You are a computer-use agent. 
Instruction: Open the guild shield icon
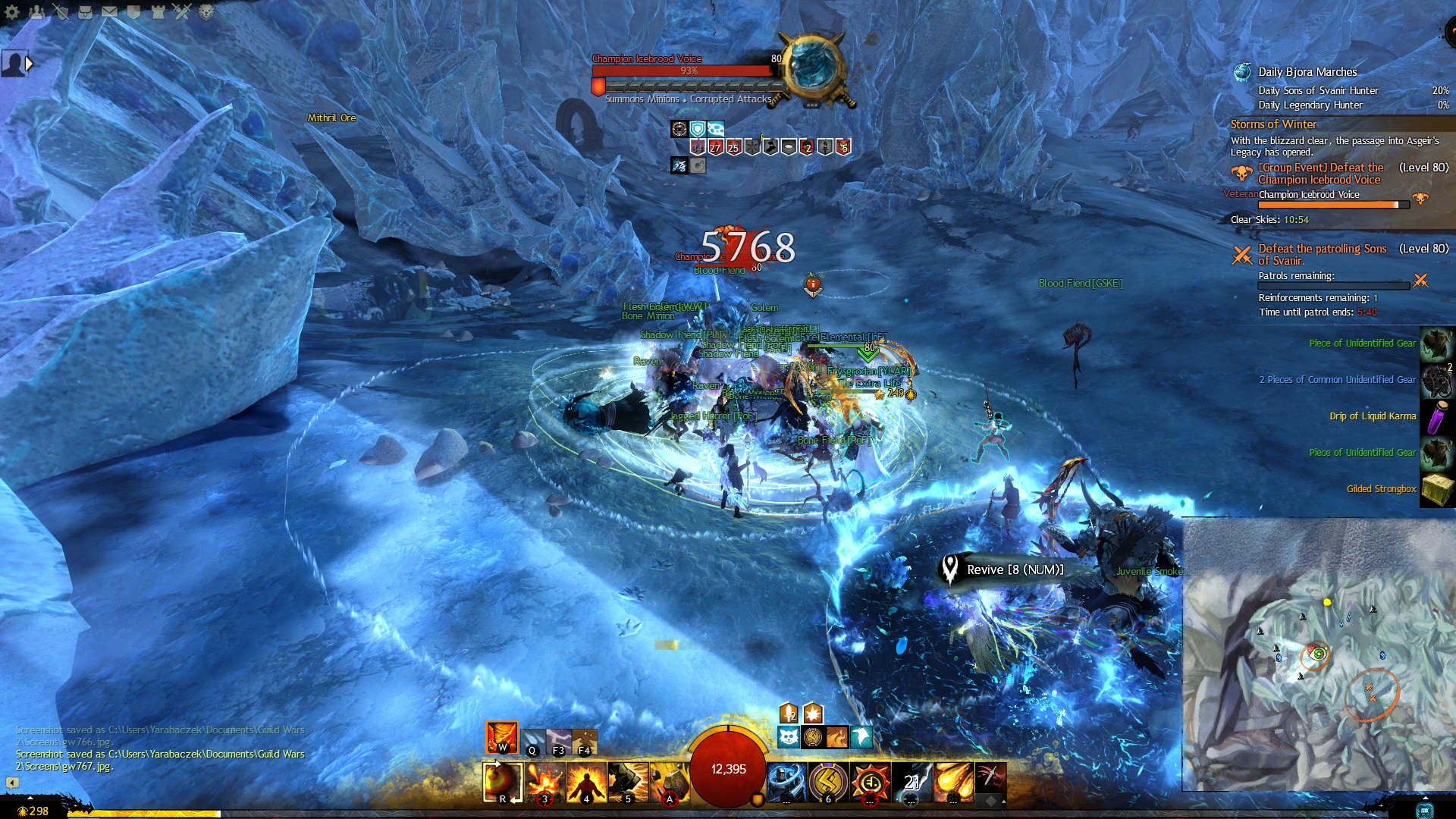coord(133,11)
